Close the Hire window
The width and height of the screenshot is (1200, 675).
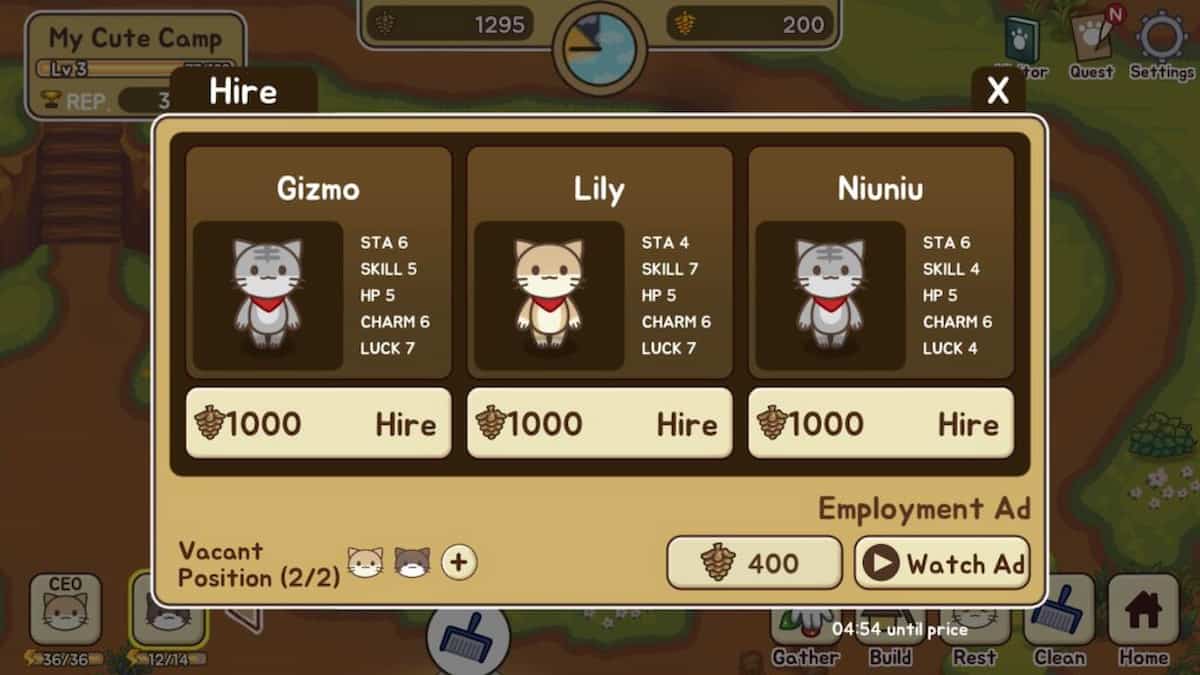tap(998, 91)
